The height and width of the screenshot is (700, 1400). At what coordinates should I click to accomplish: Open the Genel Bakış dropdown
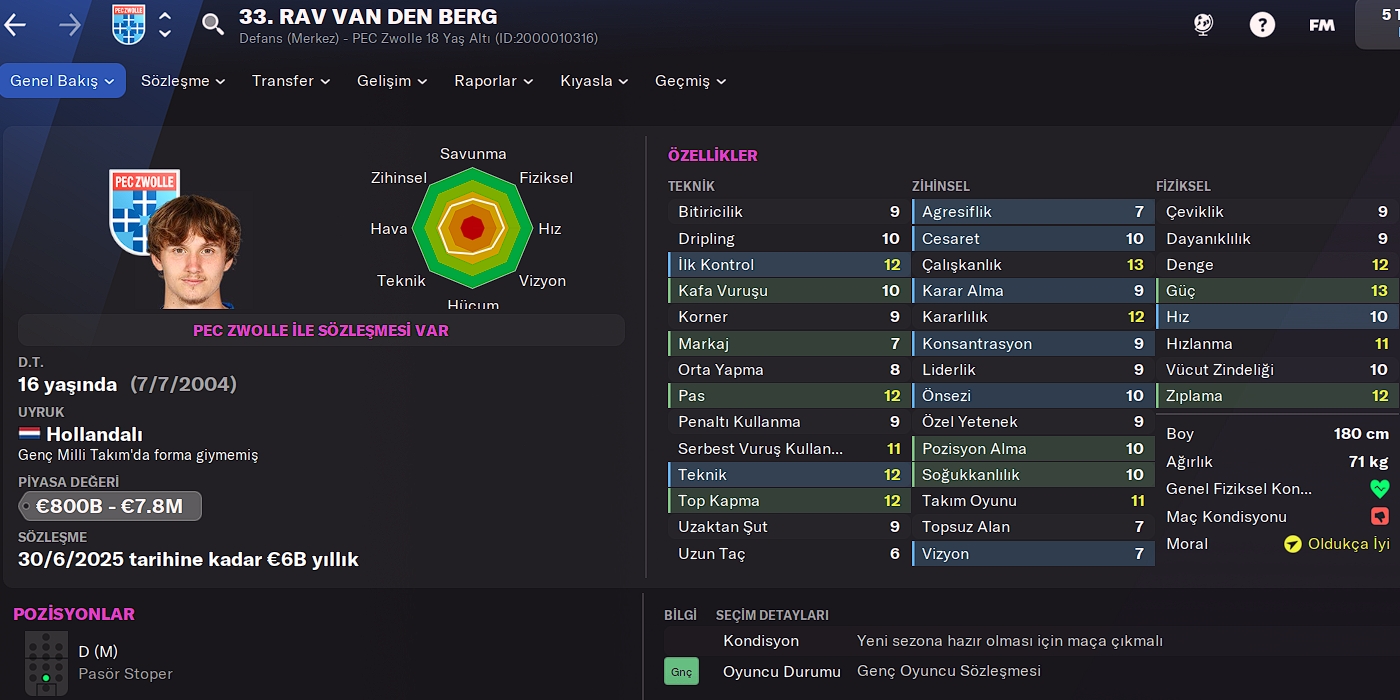63,81
